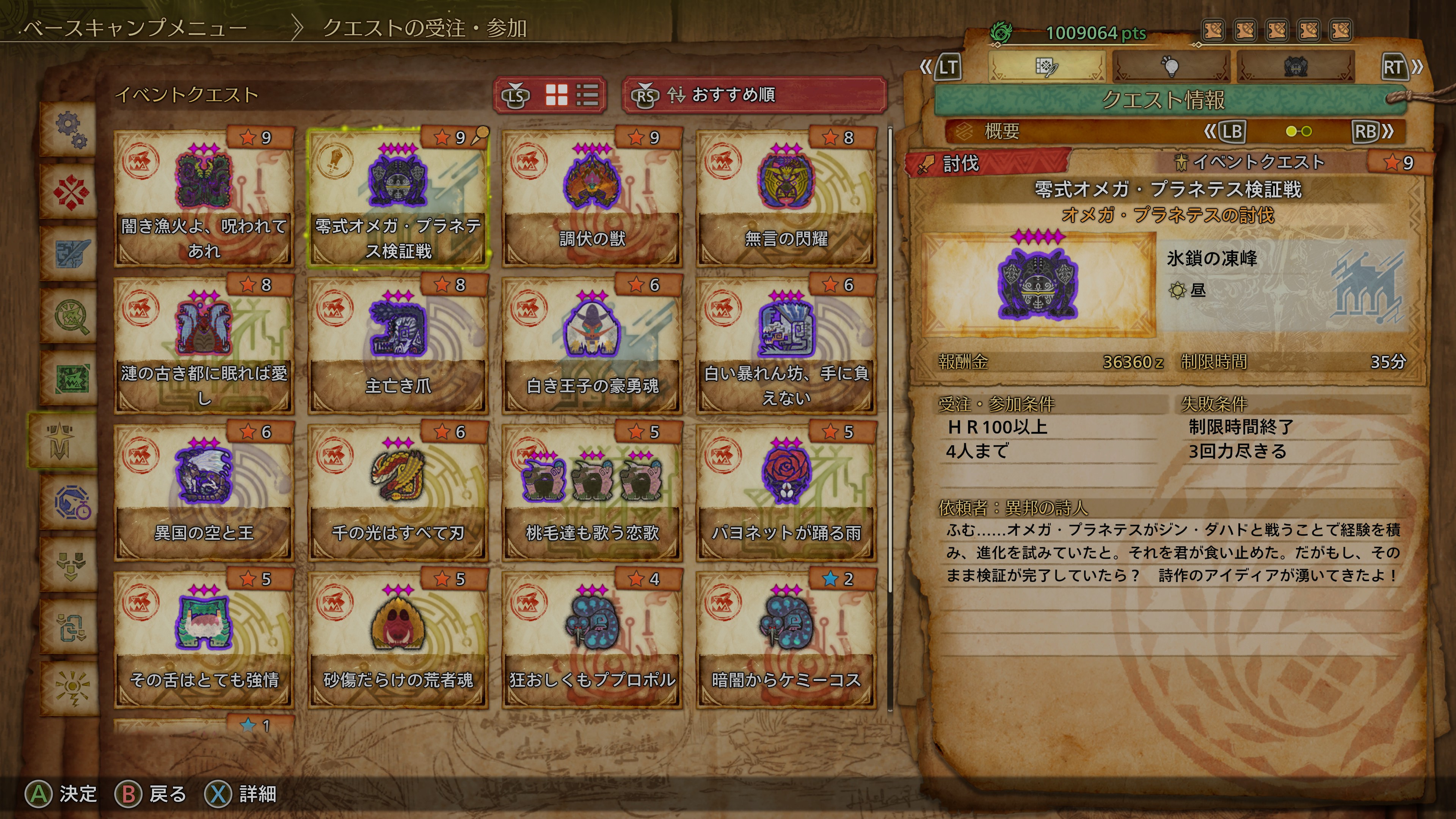Change the おすすめ順 sort order

click(x=754, y=95)
